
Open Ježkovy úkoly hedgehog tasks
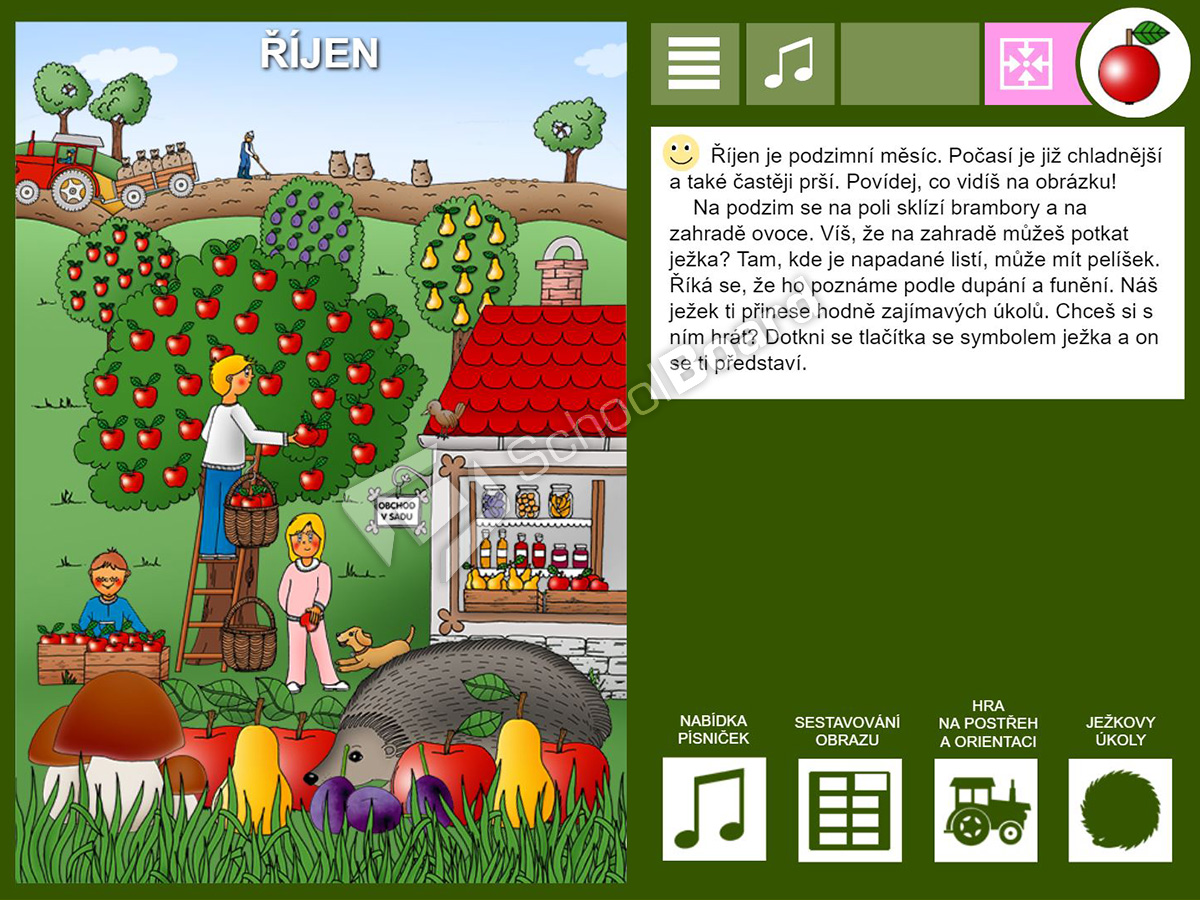(1120, 809)
